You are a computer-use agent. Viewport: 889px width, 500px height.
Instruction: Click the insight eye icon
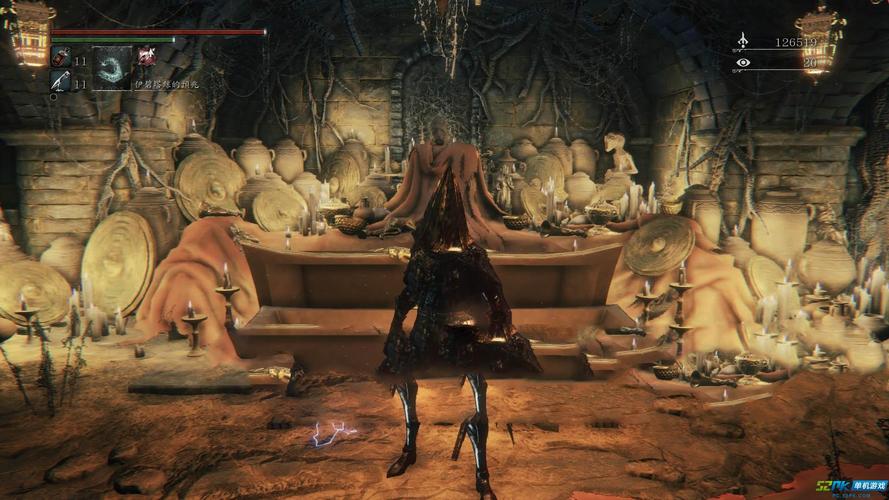click(742, 62)
